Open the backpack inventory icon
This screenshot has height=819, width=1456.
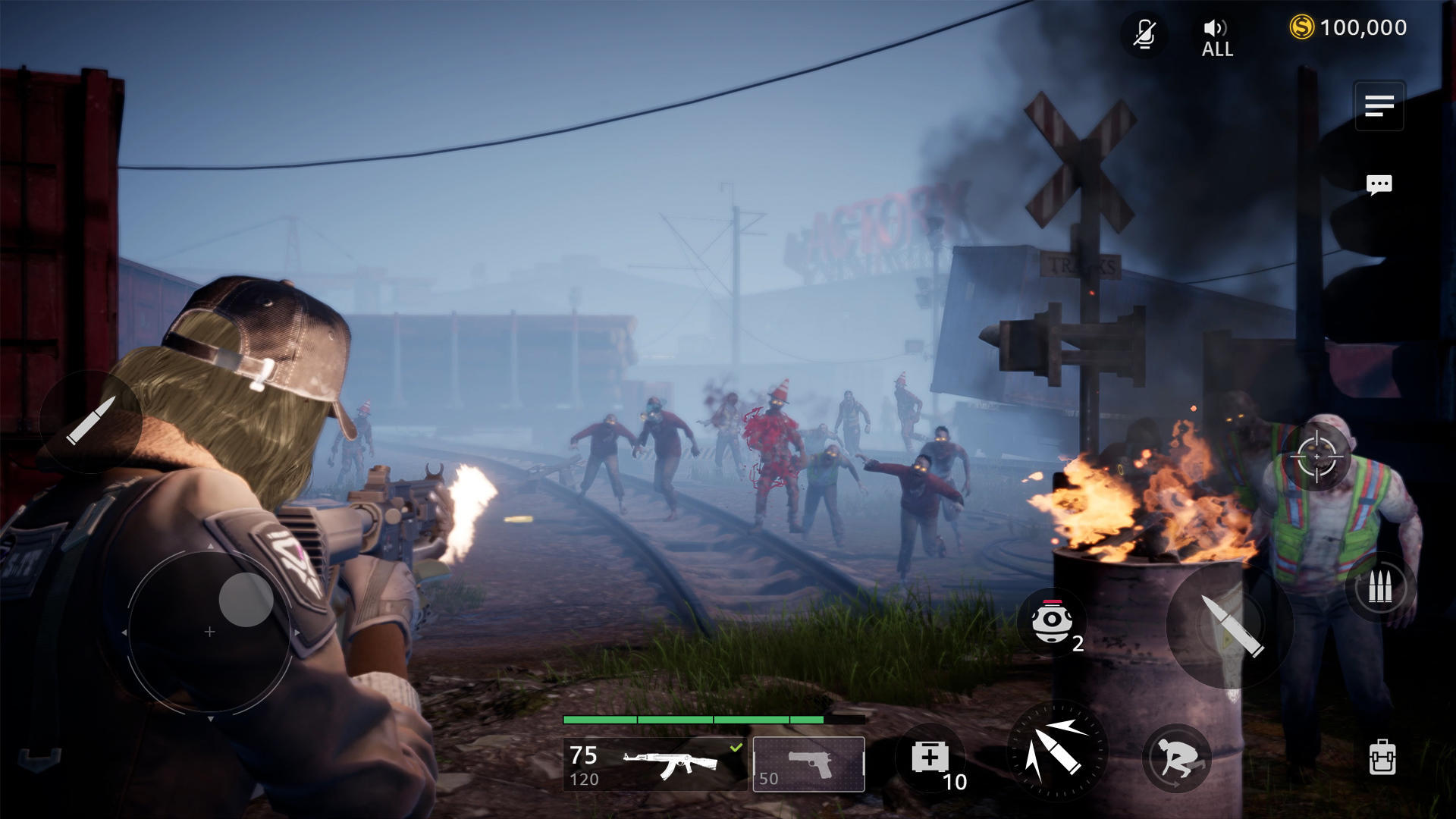[1382, 757]
